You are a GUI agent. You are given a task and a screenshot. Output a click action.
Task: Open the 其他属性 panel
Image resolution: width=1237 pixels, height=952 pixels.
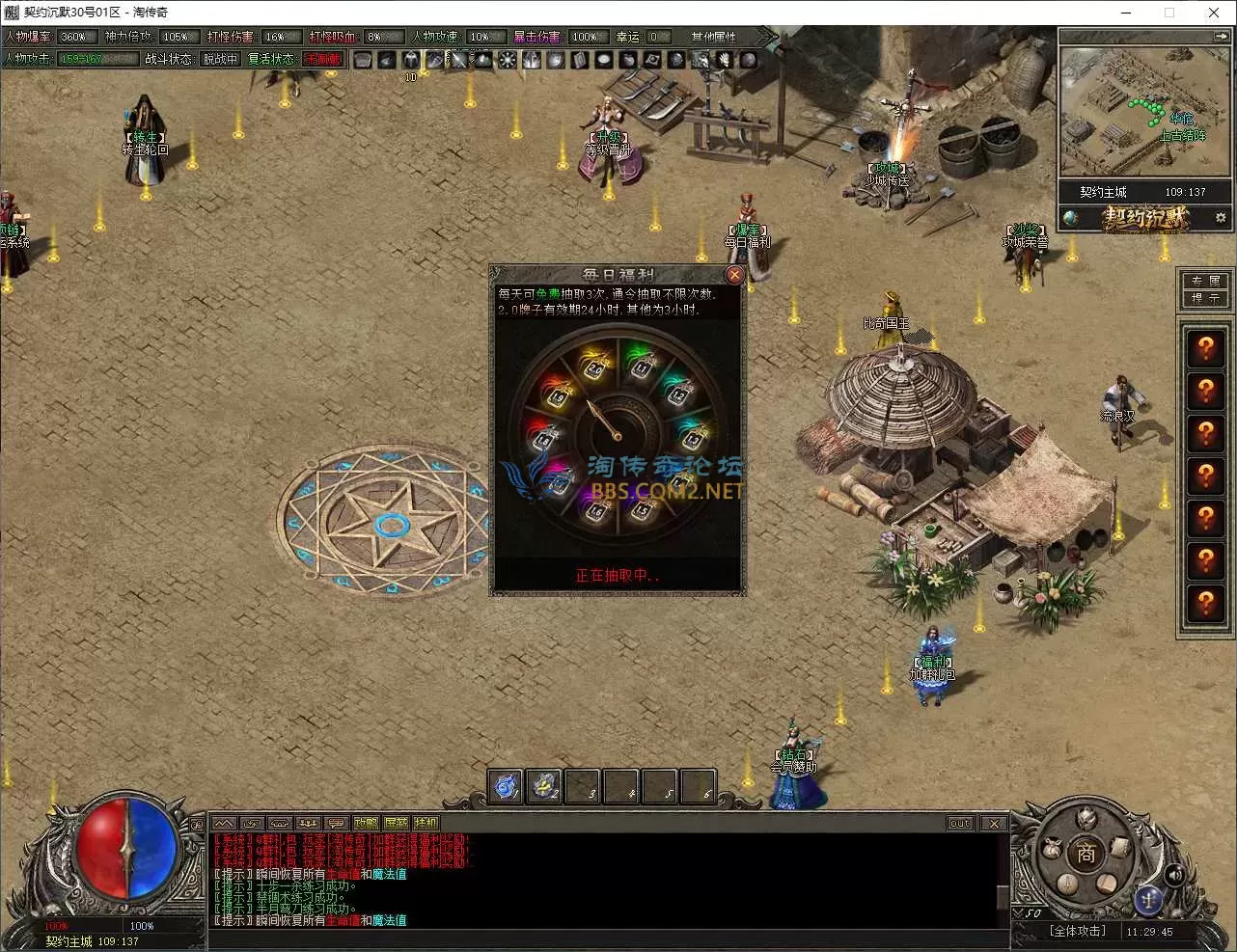(x=713, y=37)
